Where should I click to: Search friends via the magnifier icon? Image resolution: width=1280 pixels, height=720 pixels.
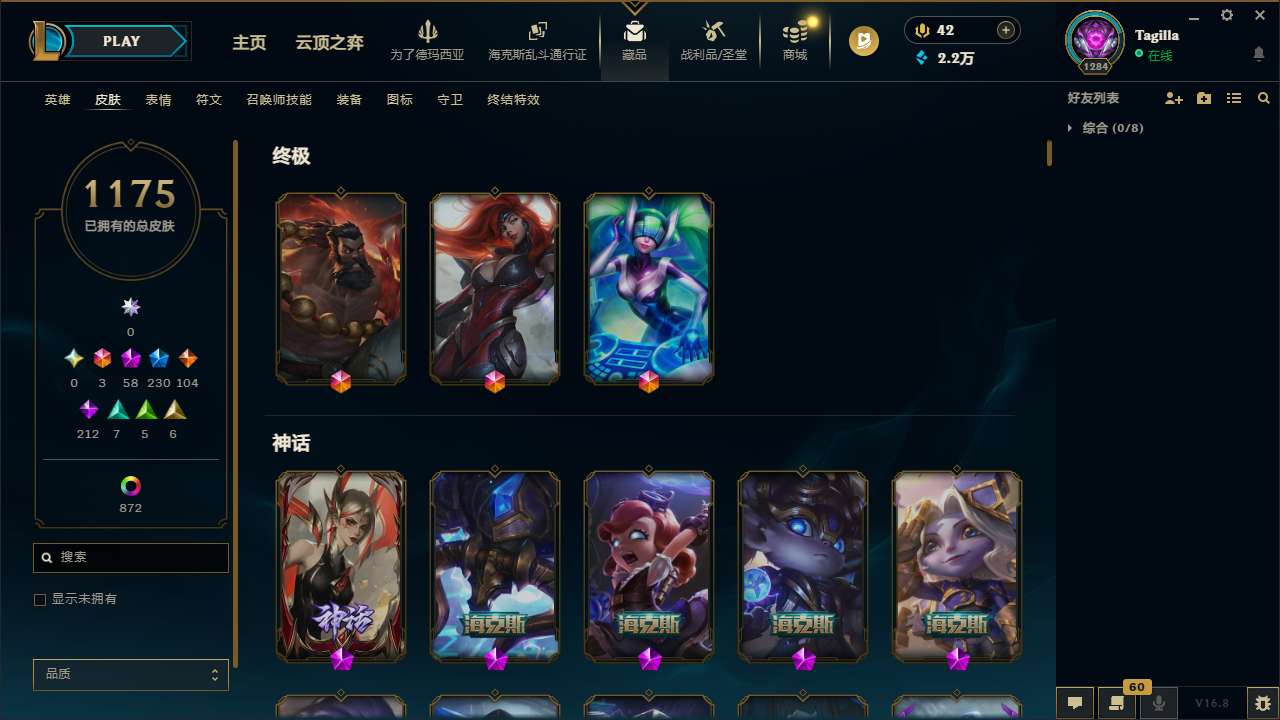click(x=1264, y=98)
